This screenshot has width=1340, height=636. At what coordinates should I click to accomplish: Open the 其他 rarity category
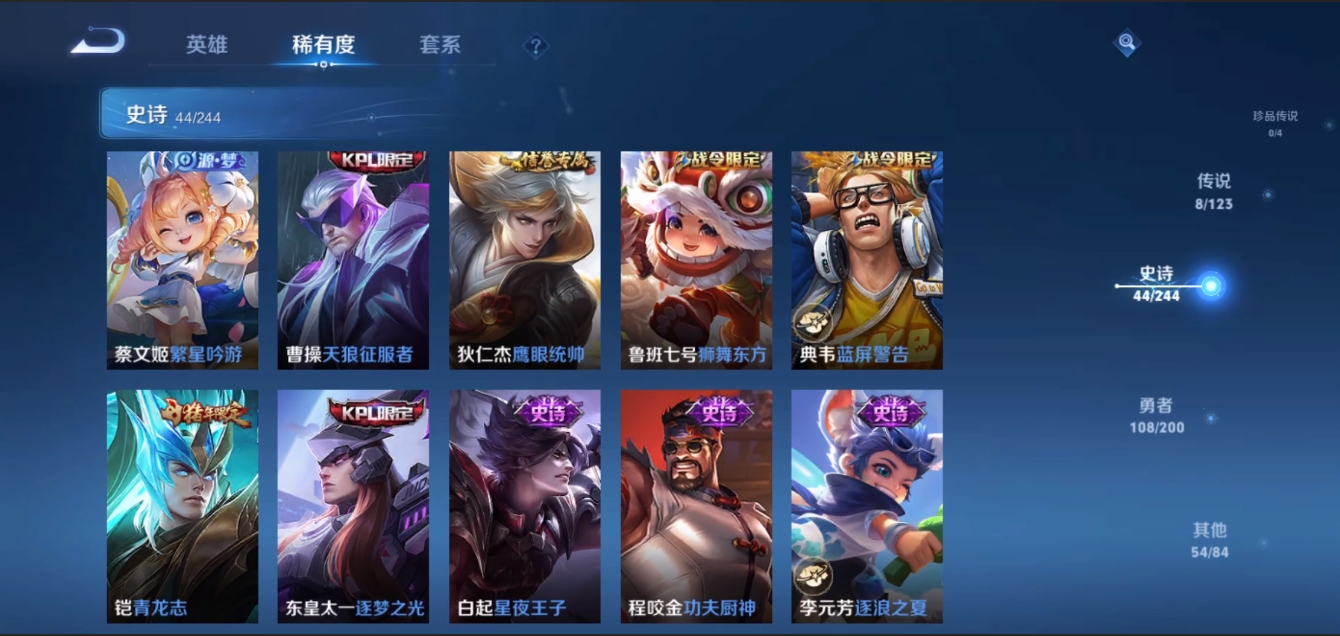[x=1209, y=539]
